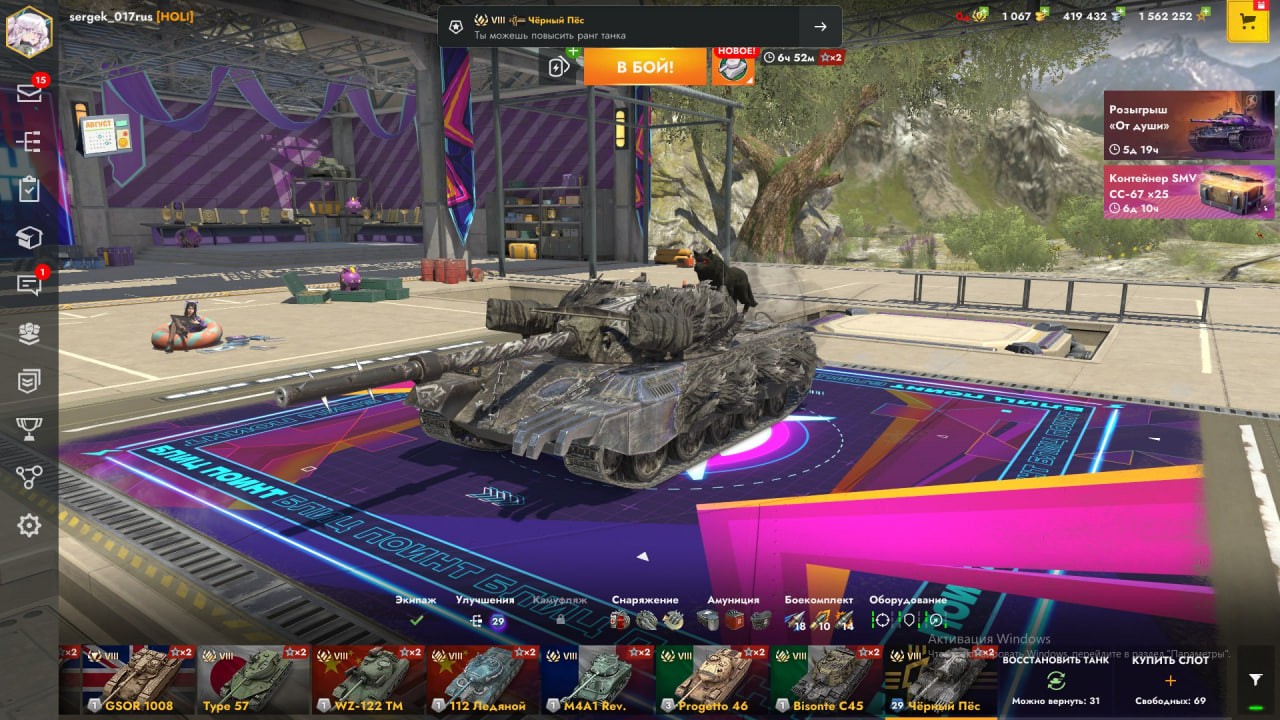Viewport: 1280px width, 720px height.
Task: Open the settings gear icon
Action: click(x=29, y=525)
